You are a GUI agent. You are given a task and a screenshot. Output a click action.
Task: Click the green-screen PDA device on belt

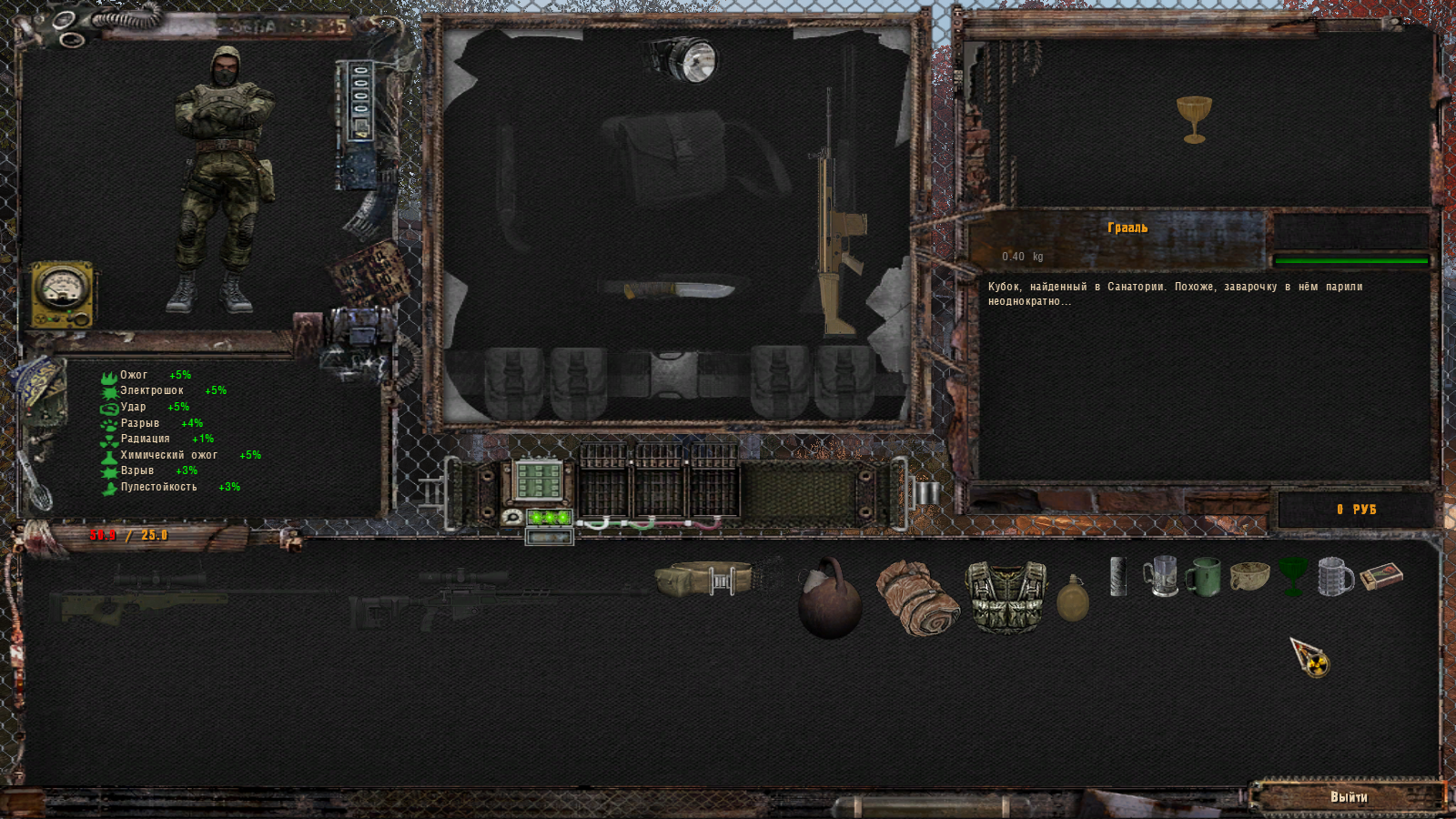(539, 480)
